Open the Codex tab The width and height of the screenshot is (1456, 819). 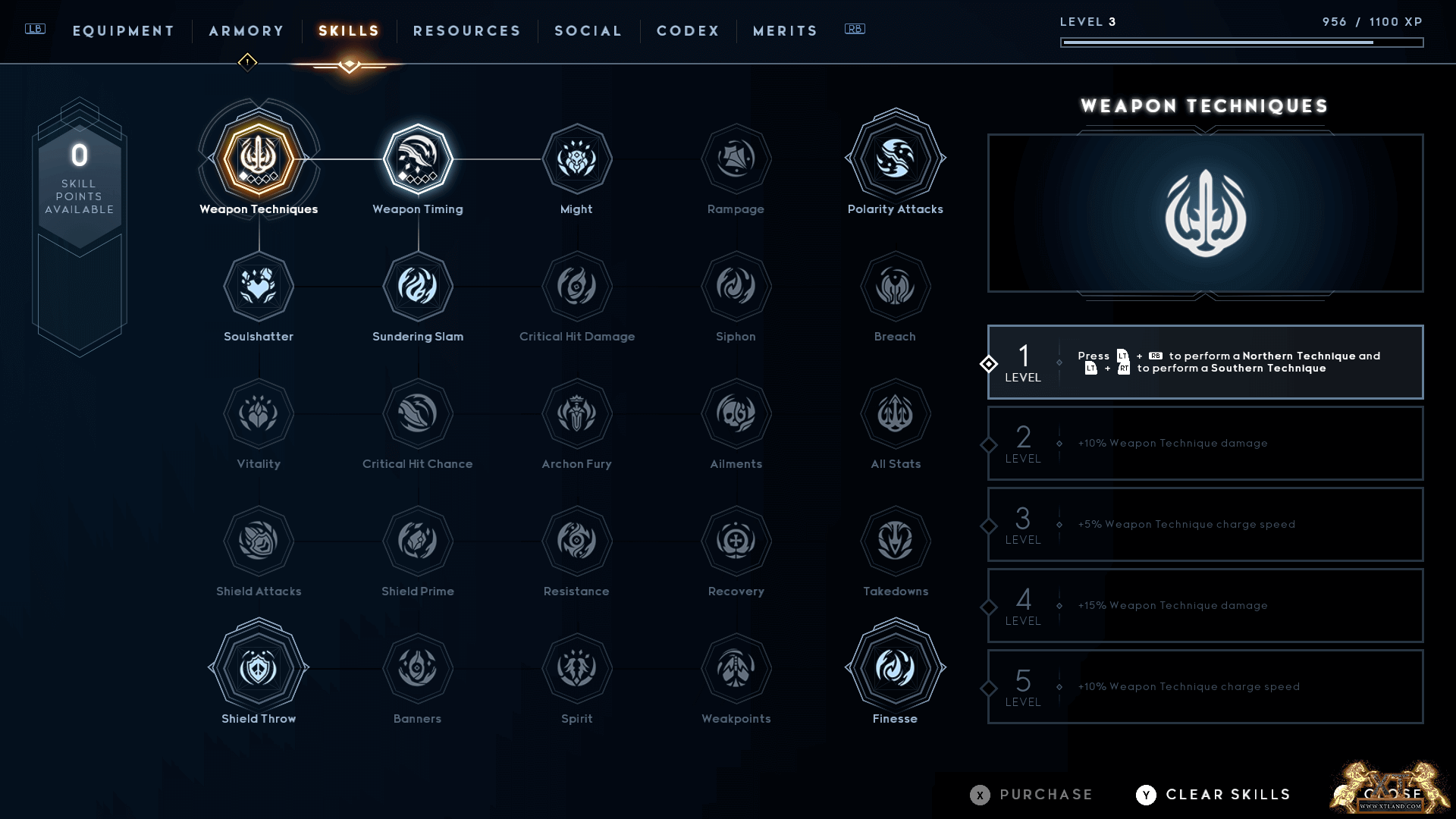coord(688,31)
